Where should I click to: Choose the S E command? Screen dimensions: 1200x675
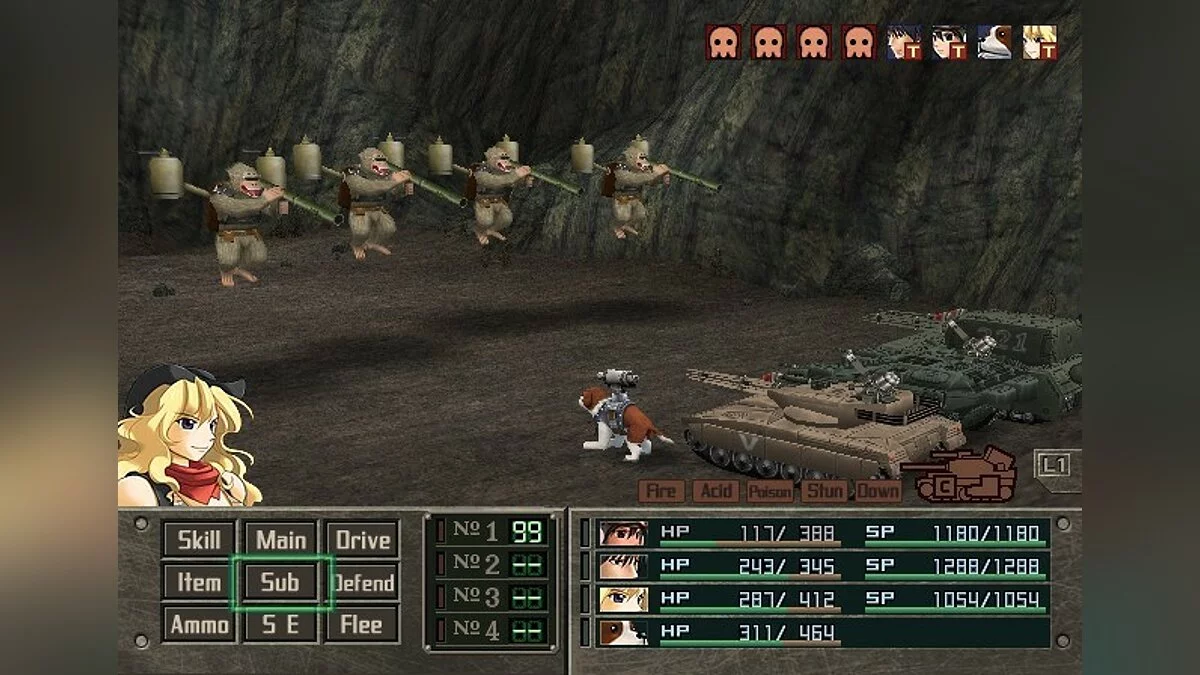pyautogui.click(x=281, y=624)
